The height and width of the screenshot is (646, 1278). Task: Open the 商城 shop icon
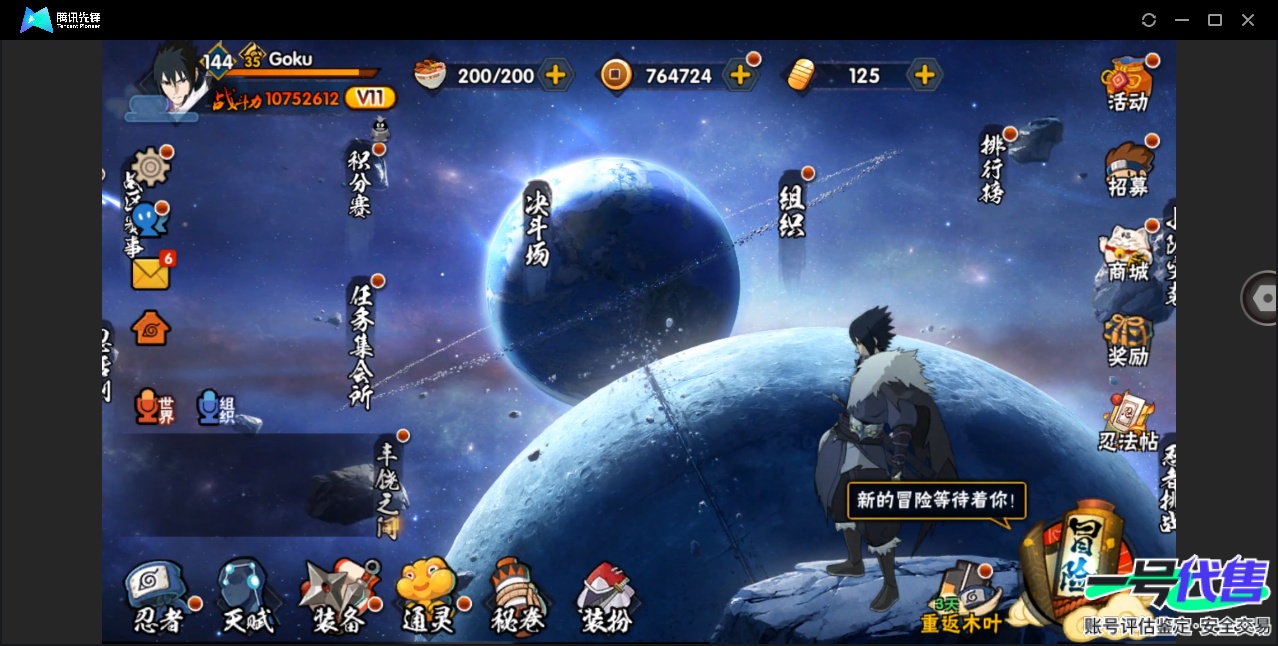click(1127, 254)
